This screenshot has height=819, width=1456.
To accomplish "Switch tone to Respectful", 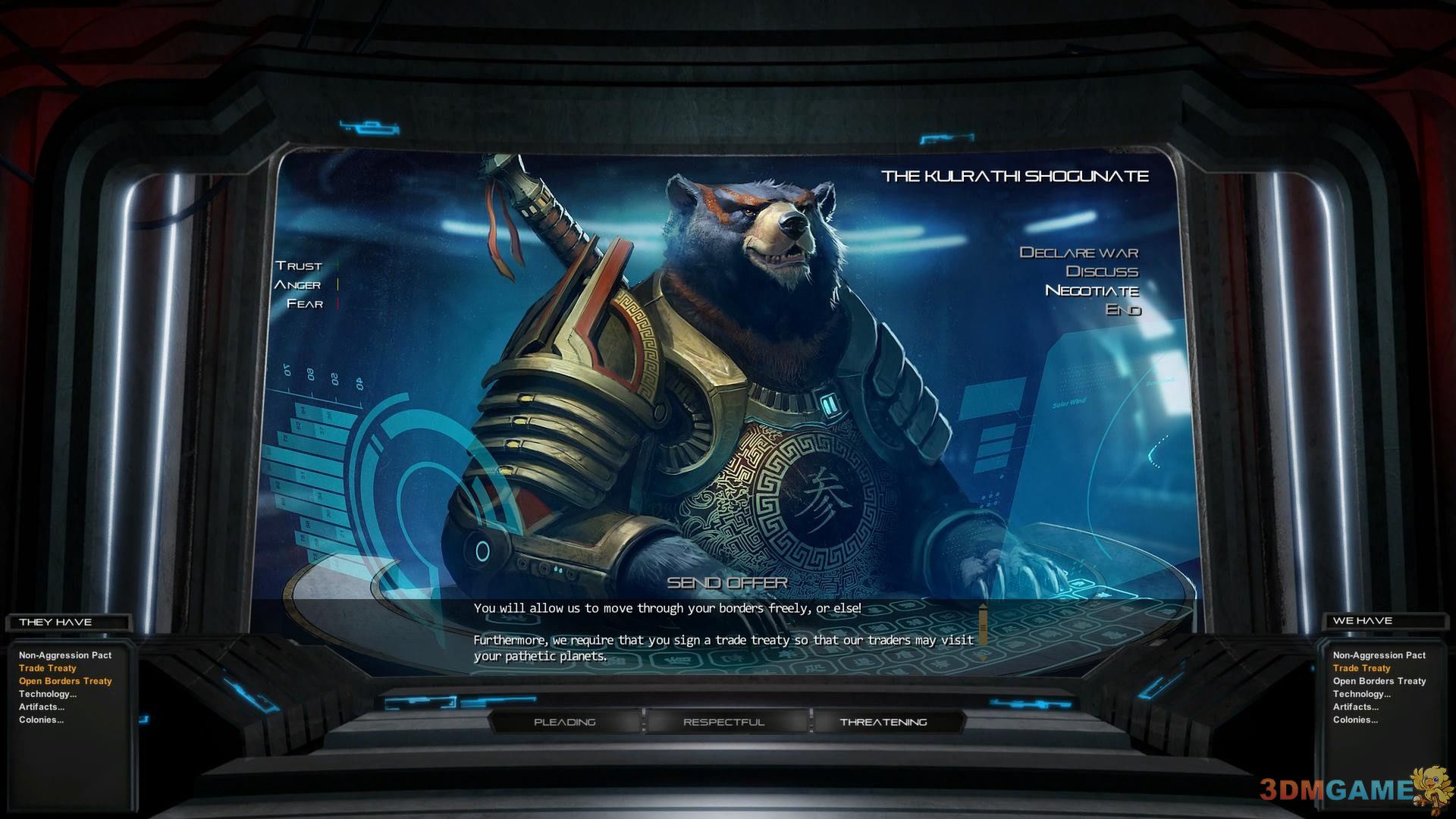I will (x=723, y=722).
